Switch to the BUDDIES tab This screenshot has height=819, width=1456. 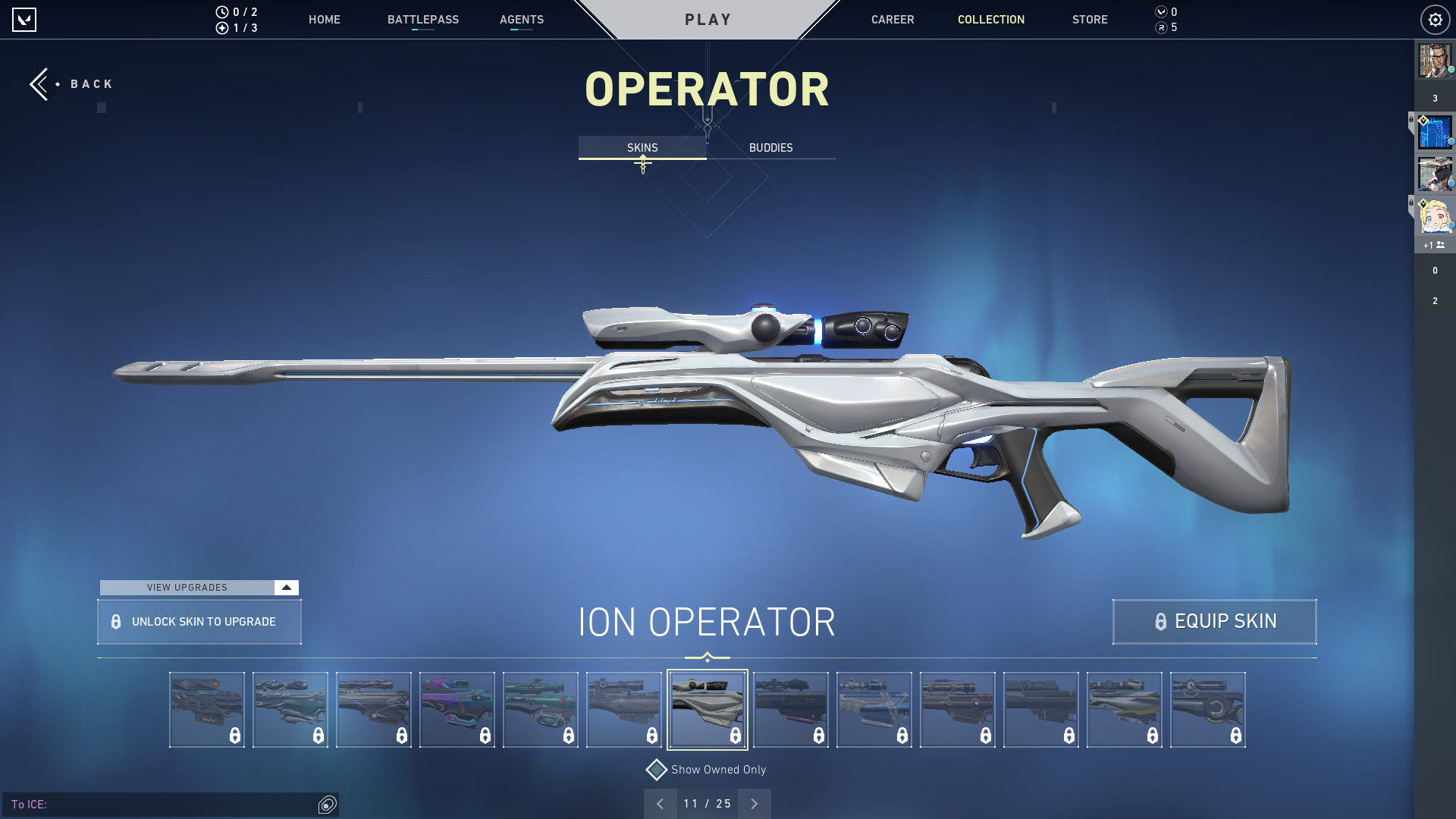770,148
